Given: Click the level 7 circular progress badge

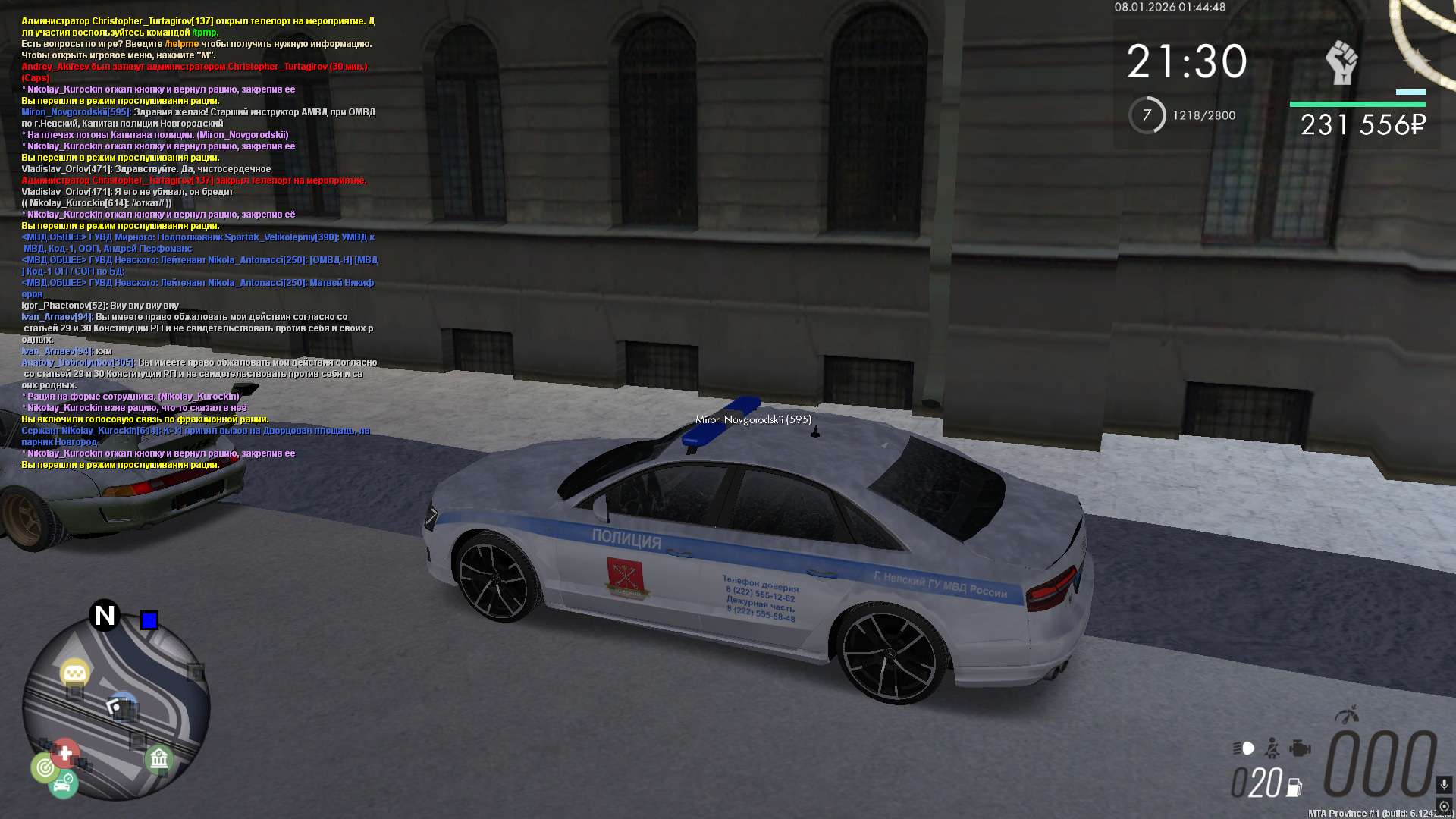Looking at the screenshot, I should 1147,115.
